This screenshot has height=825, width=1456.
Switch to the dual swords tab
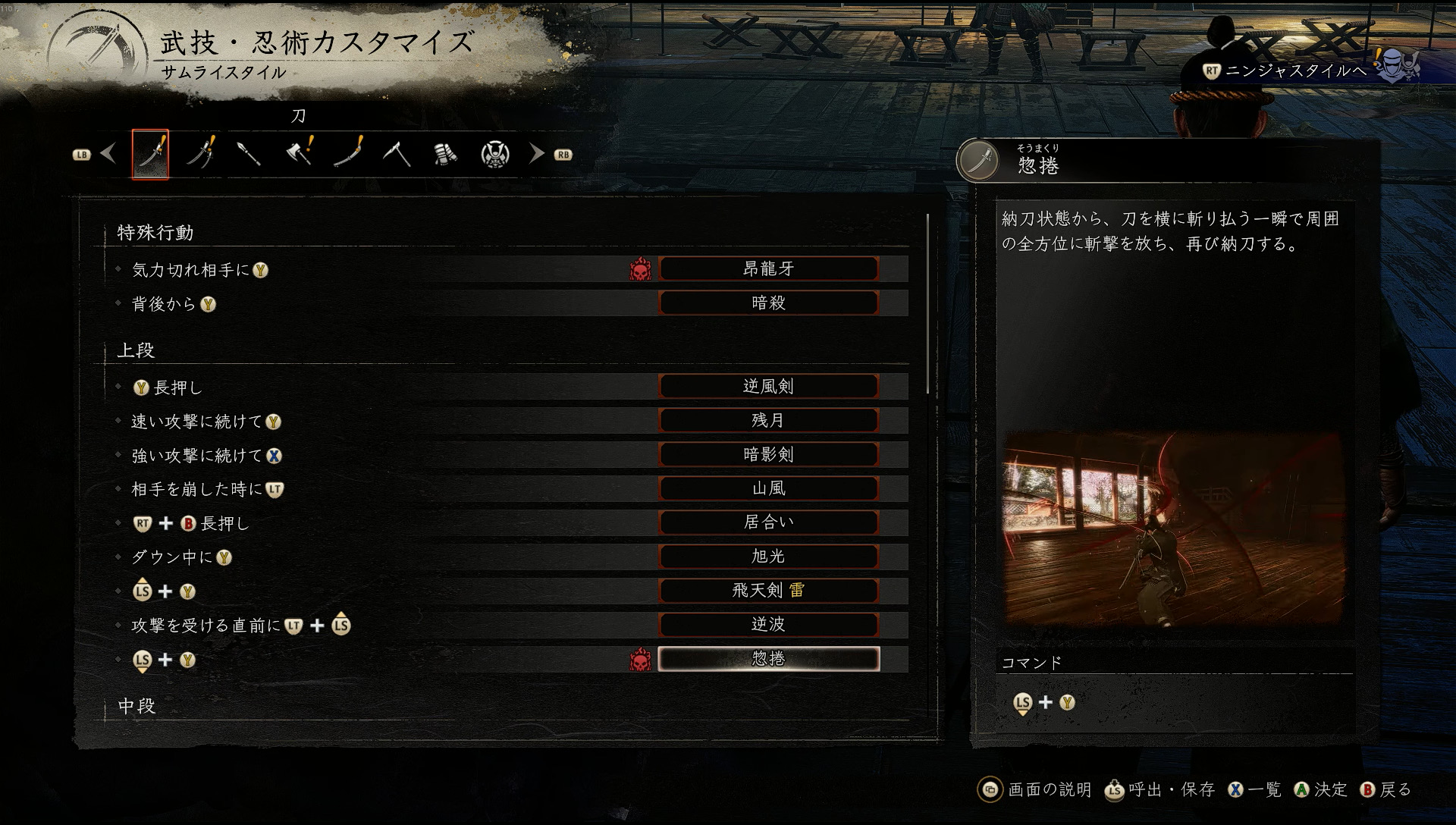click(200, 154)
